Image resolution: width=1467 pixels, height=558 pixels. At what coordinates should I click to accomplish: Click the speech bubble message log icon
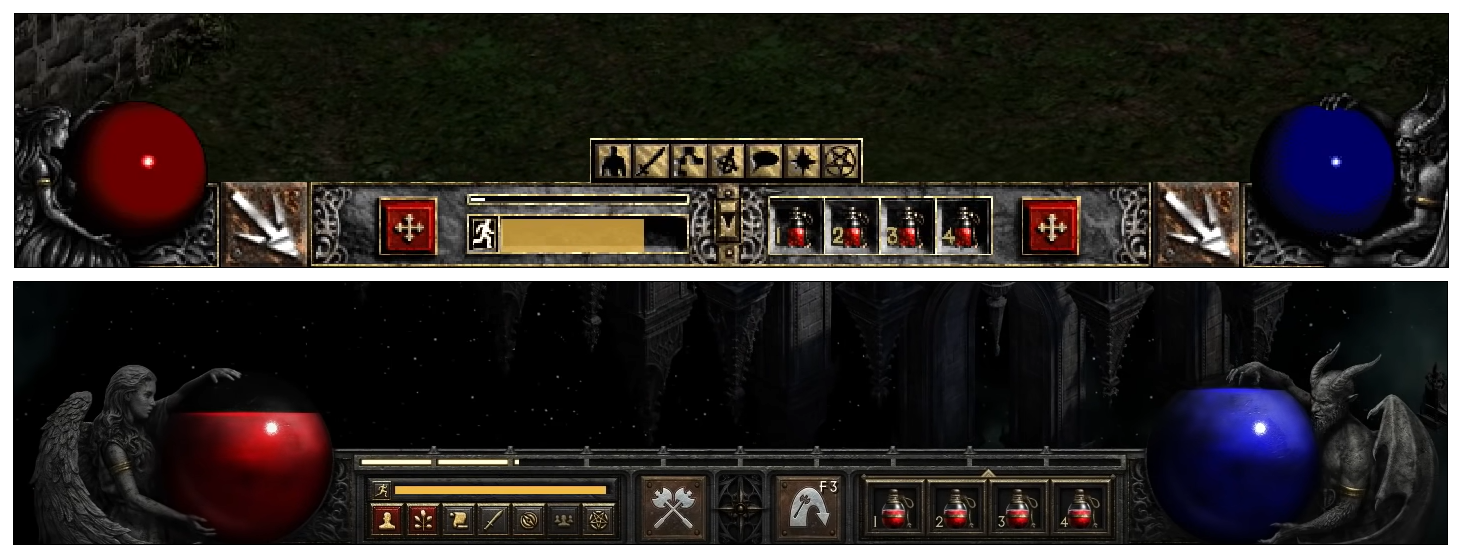click(x=765, y=161)
